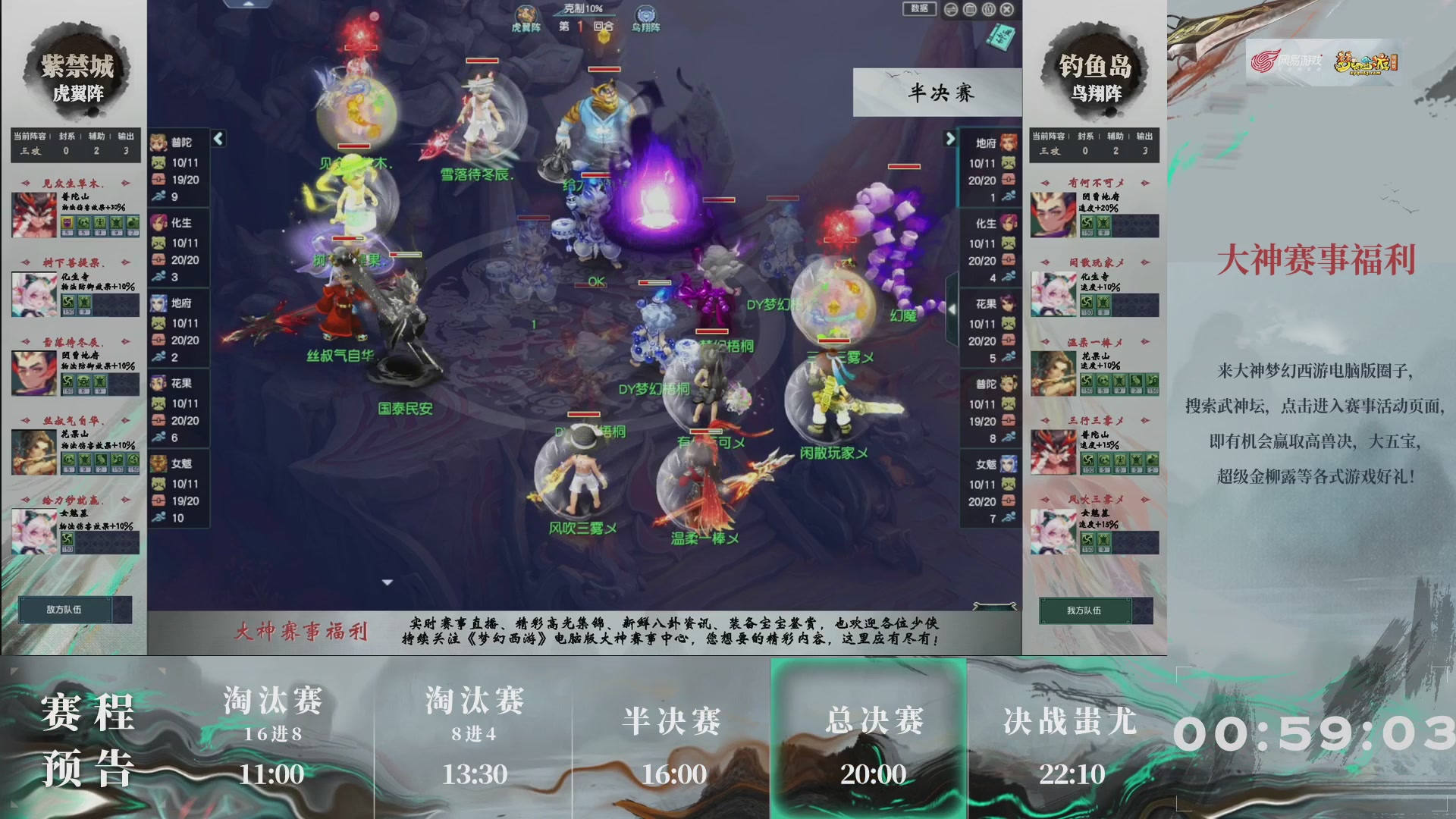
Task: Select the 地府 portrait in right roster panel
Action: pyautogui.click(x=1009, y=143)
